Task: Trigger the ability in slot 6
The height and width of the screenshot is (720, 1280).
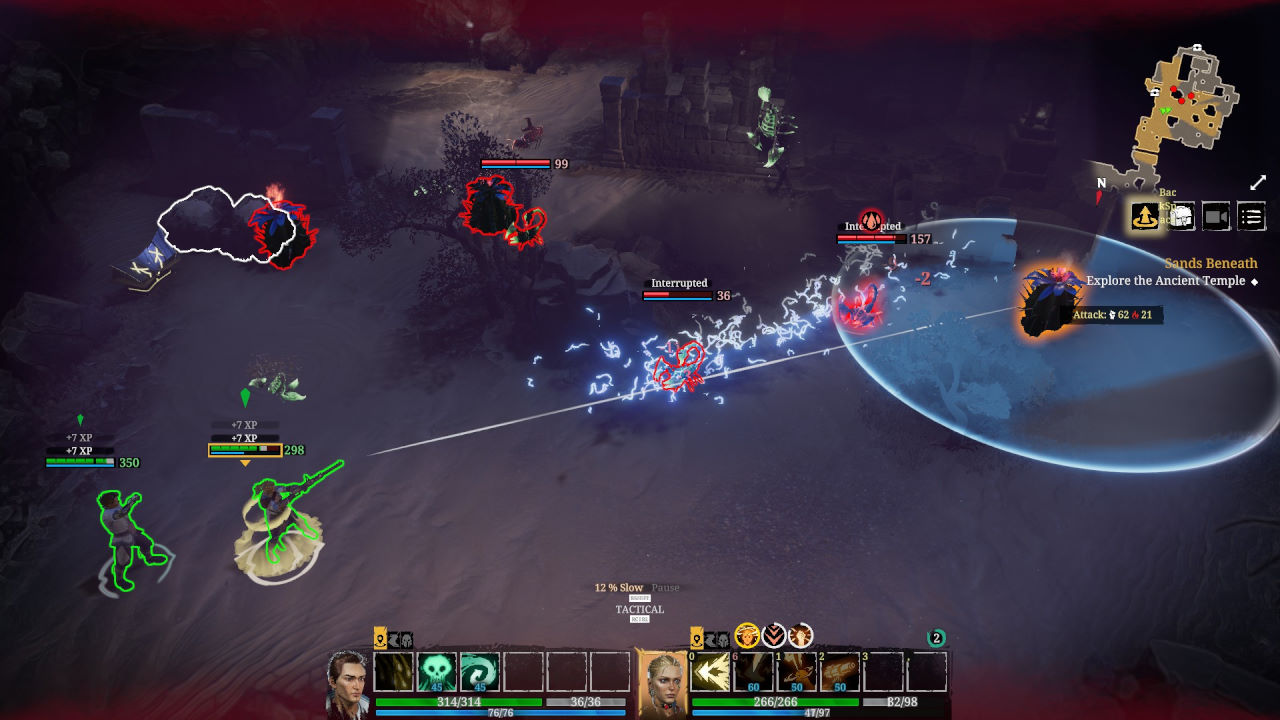Action: point(754,672)
